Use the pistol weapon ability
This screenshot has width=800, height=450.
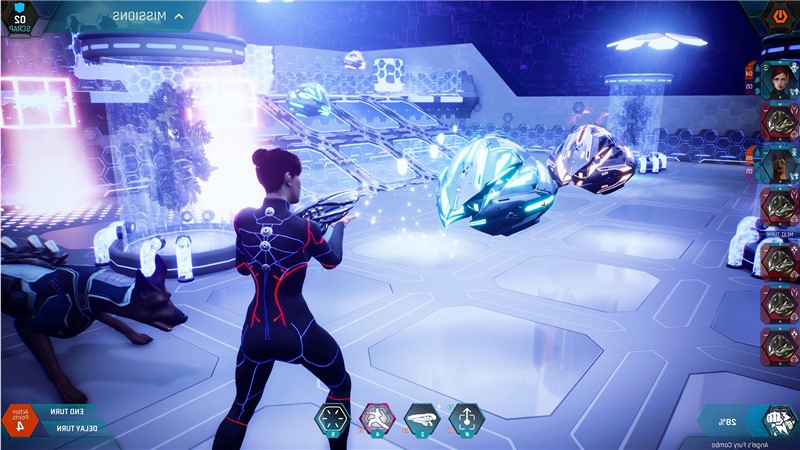[x=420, y=420]
